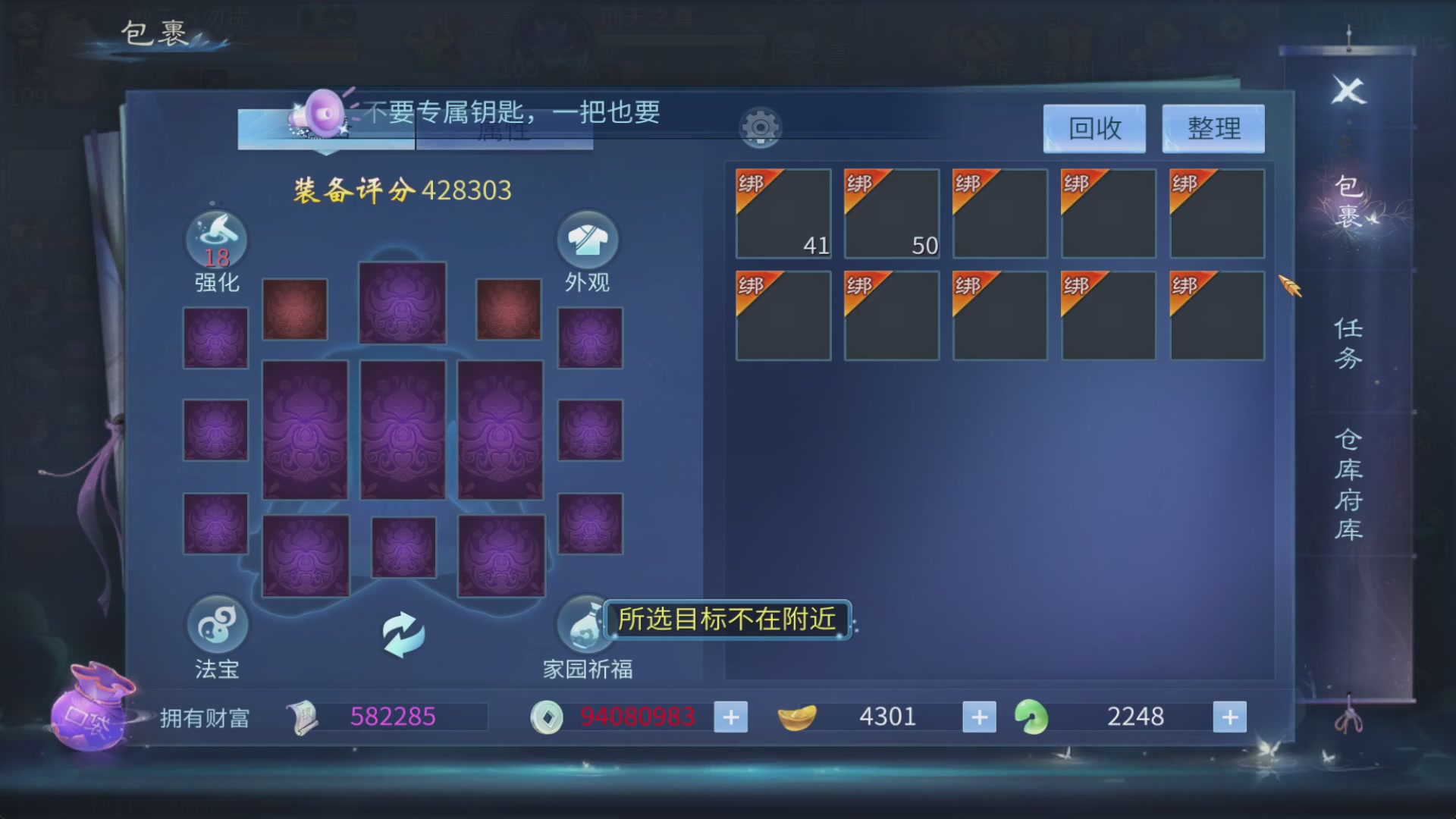
Task: Open the settings gear above the inventory
Action: click(759, 127)
